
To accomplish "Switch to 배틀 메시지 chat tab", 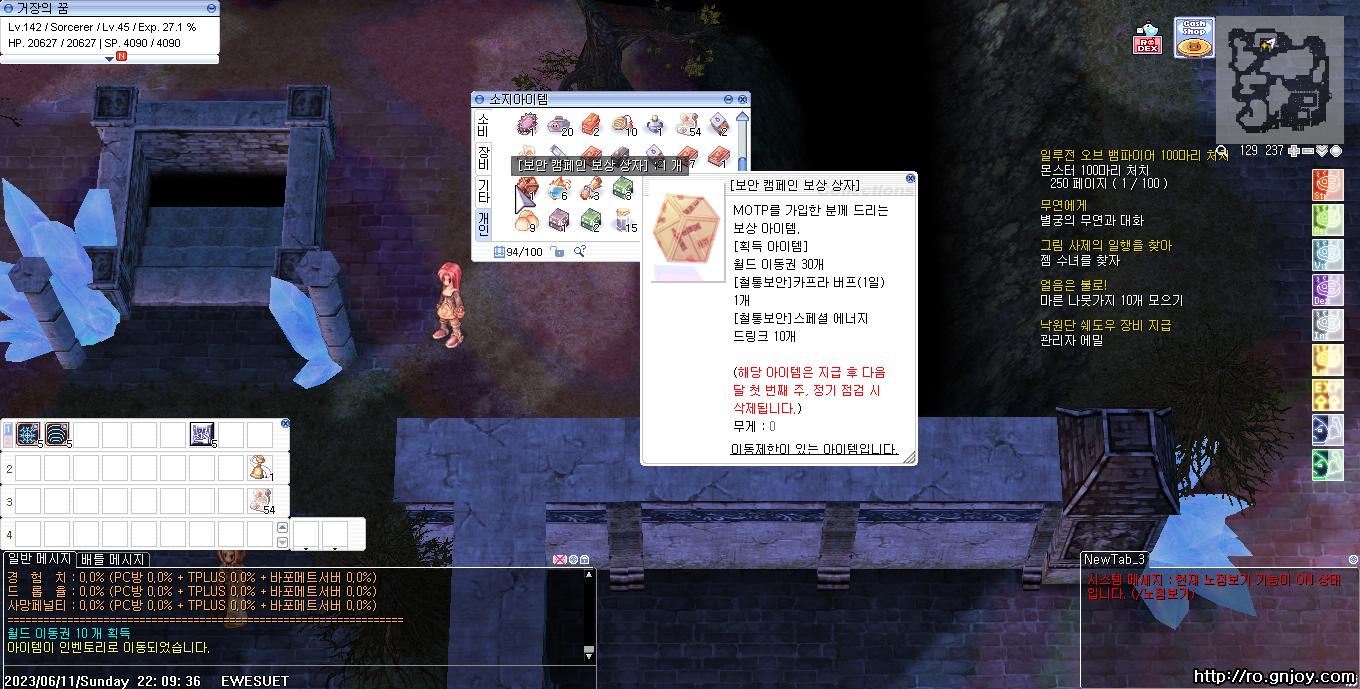I will coord(113,559).
